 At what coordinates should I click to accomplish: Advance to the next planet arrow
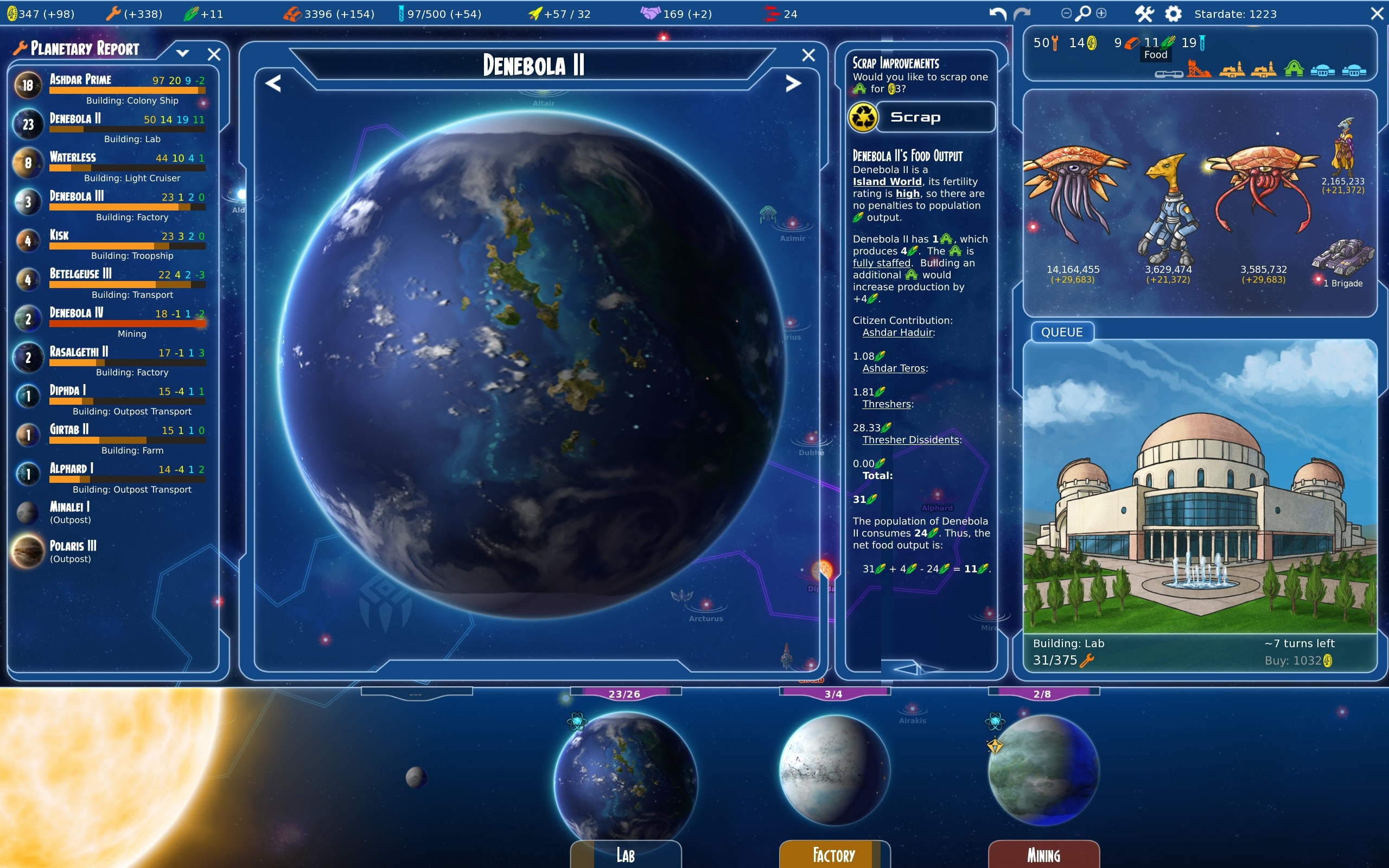coord(793,84)
